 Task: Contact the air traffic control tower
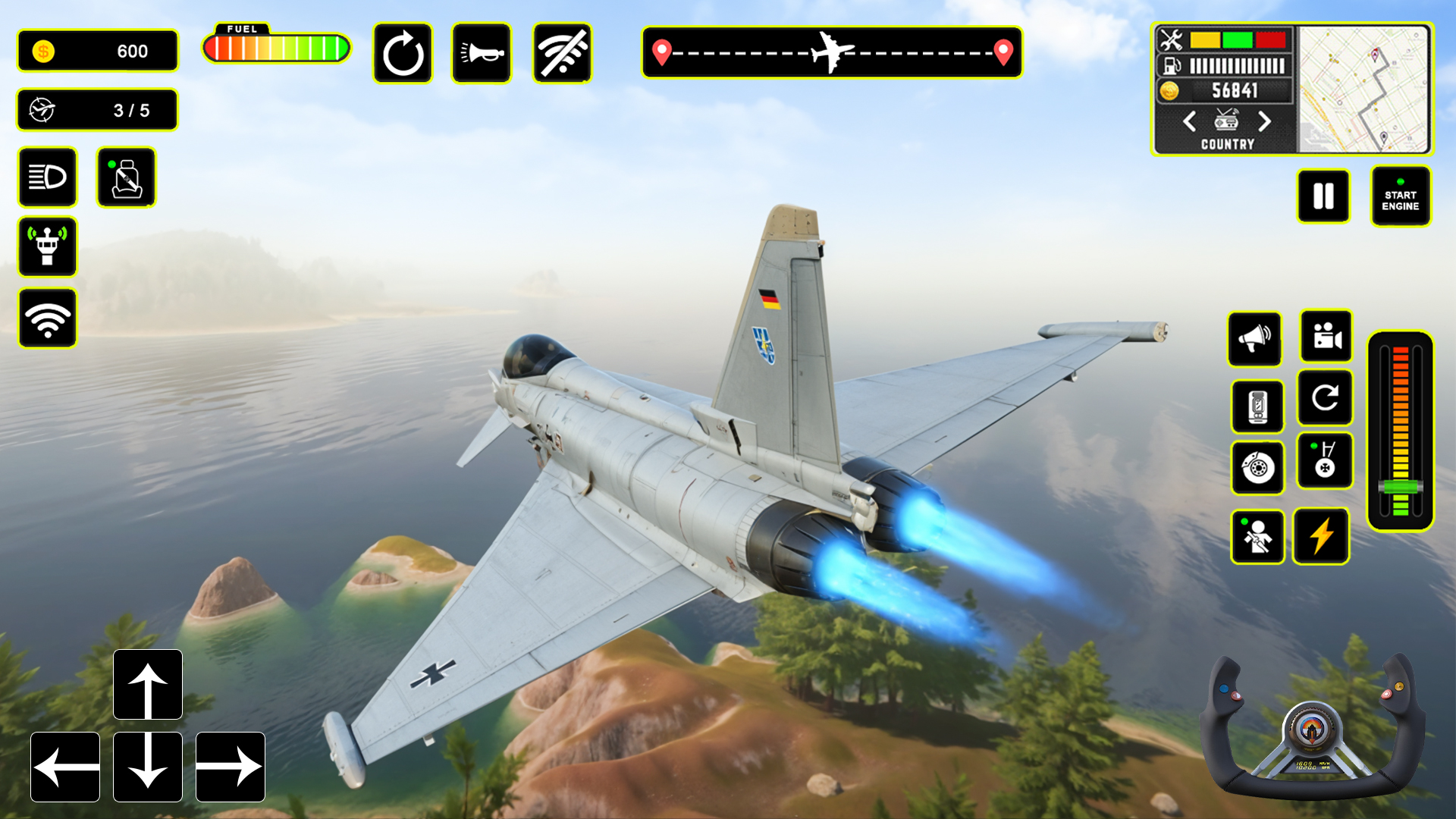click(47, 246)
